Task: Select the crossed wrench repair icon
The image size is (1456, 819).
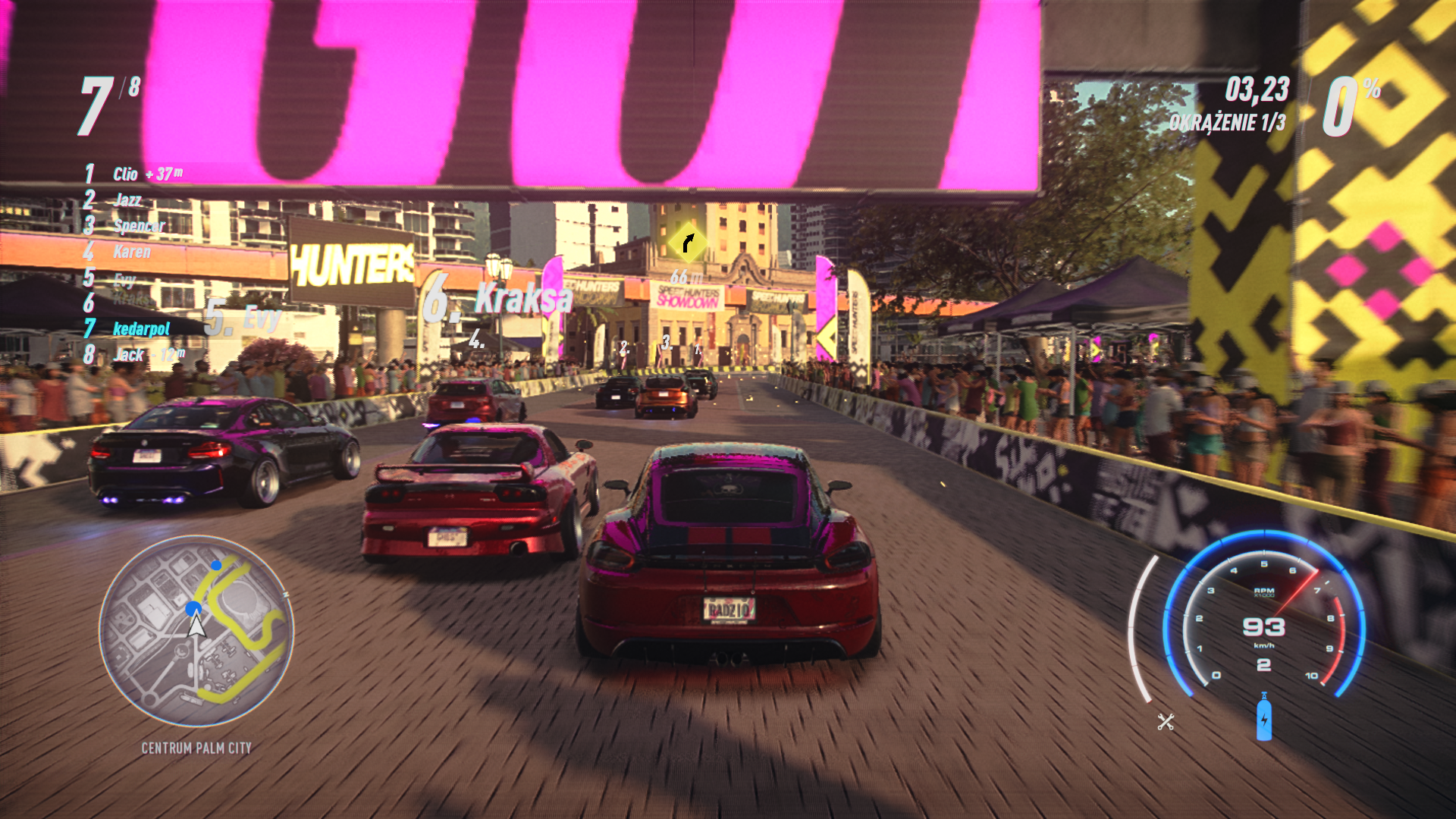Action: tap(1166, 721)
